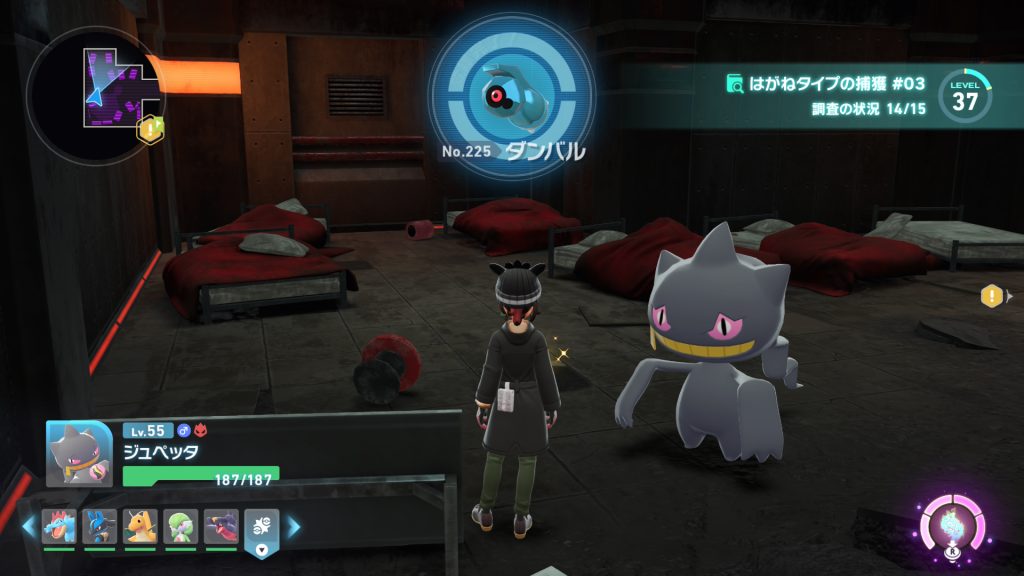The width and height of the screenshot is (1024, 576).
Task: Choose Dragonite from the party bar
Action: tap(140, 526)
